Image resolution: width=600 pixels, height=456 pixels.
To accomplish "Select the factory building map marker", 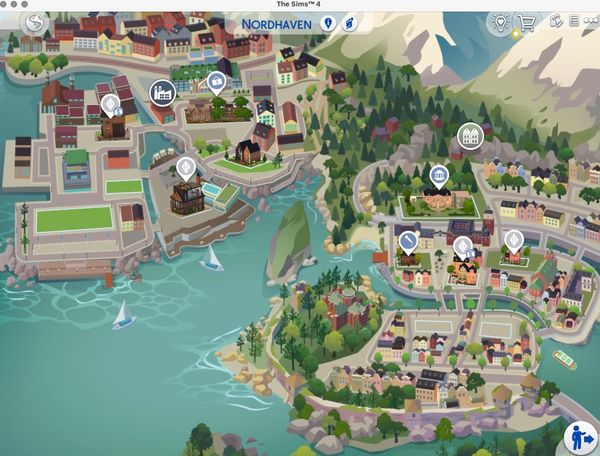I will pos(161,93).
